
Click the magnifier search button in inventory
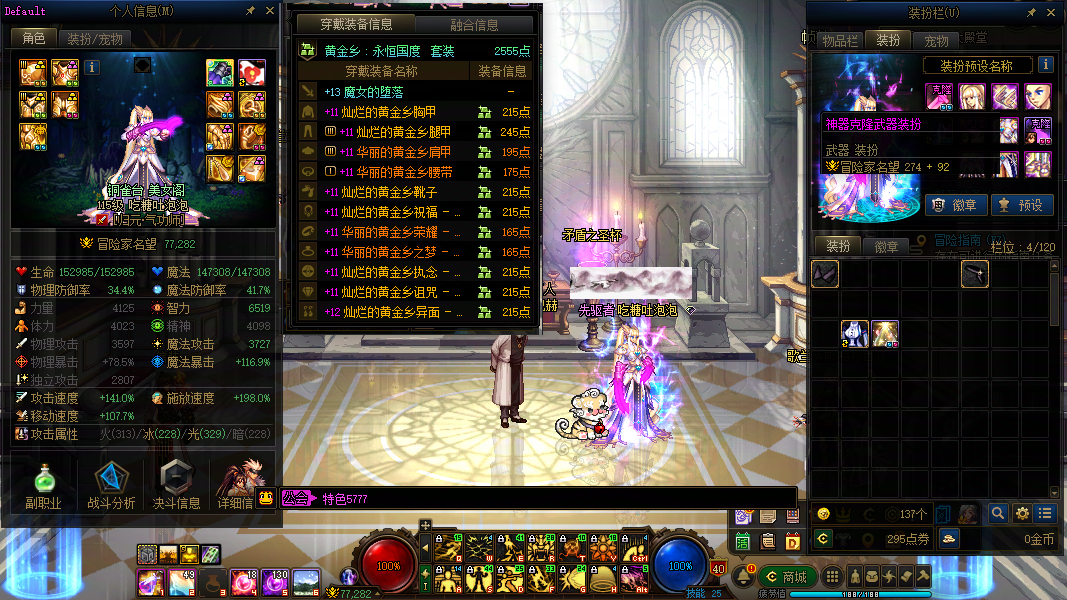tap(997, 513)
